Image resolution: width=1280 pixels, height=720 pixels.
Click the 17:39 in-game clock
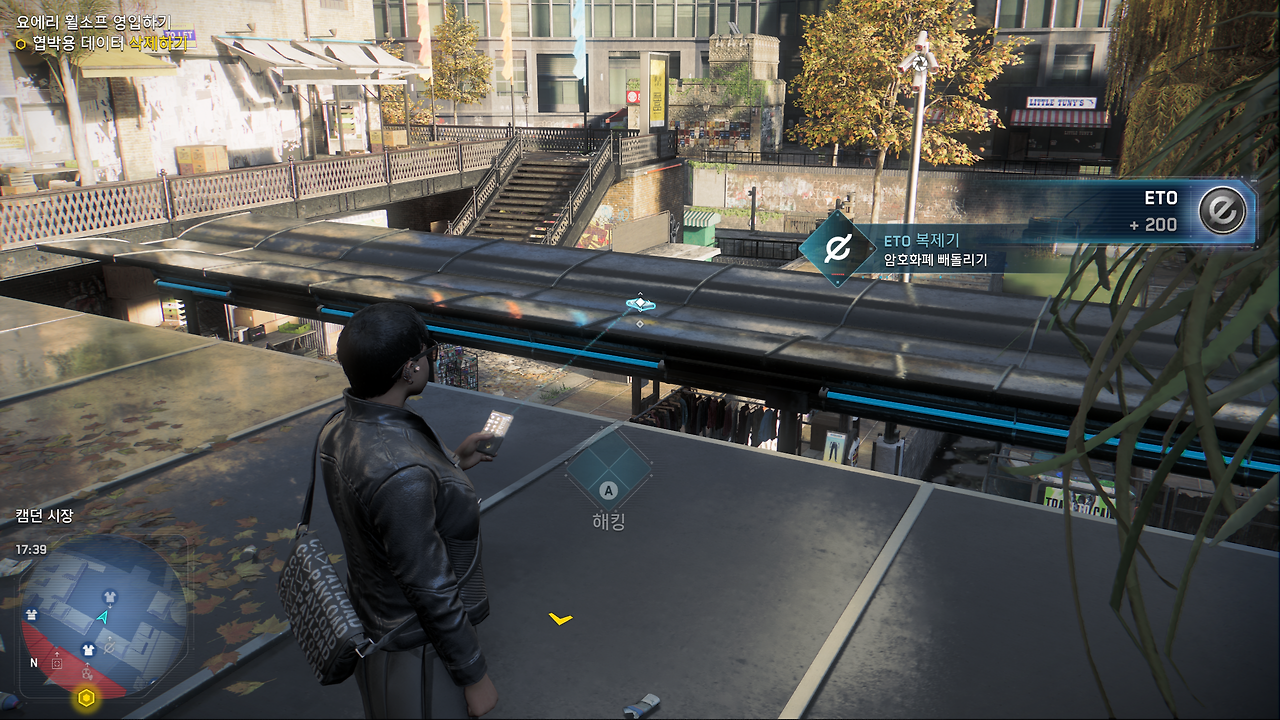(31, 548)
